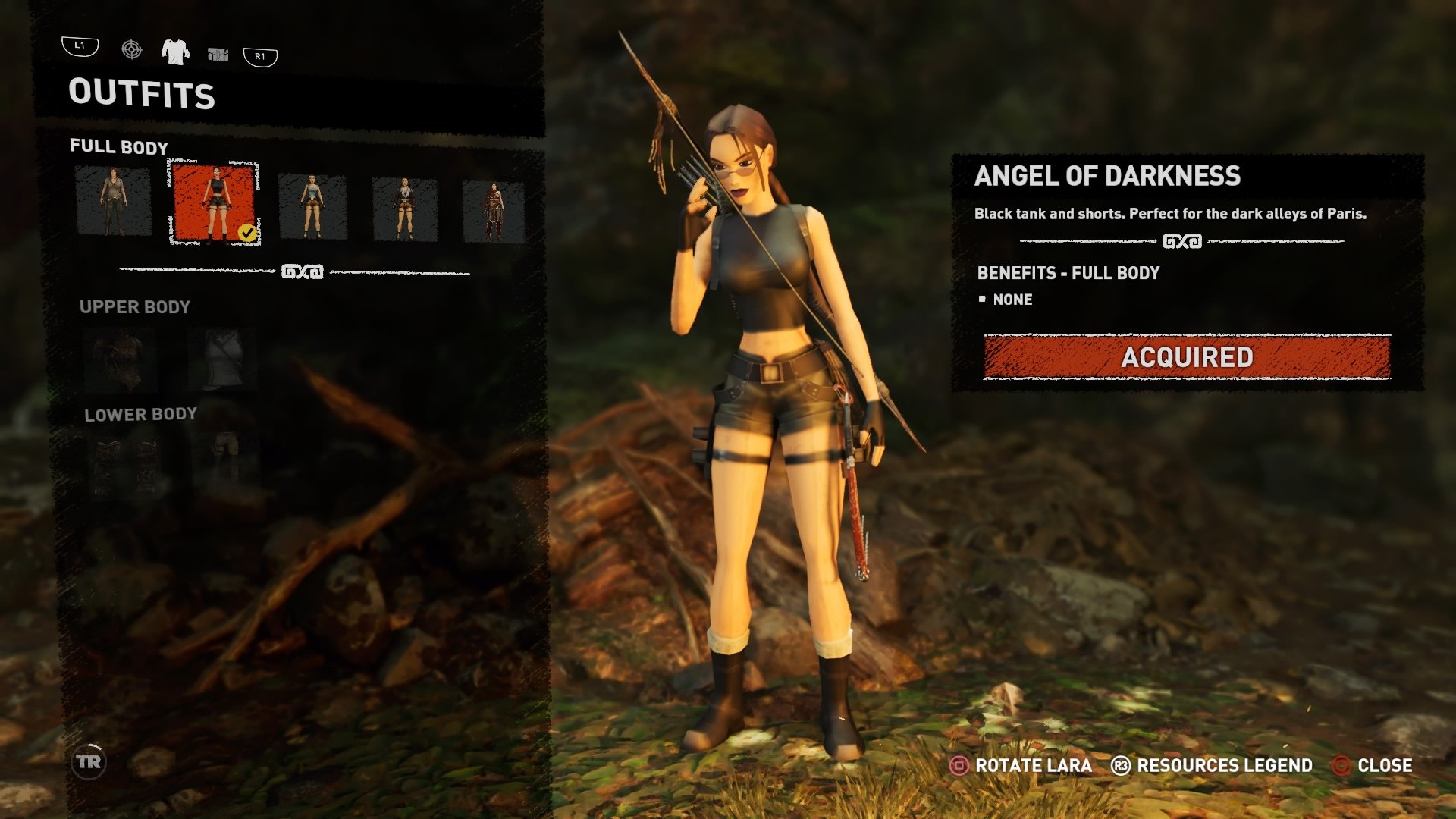This screenshot has height=819, width=1456.
Task: Select the black jacket with white collar outfit
Action: coord(405,209)
